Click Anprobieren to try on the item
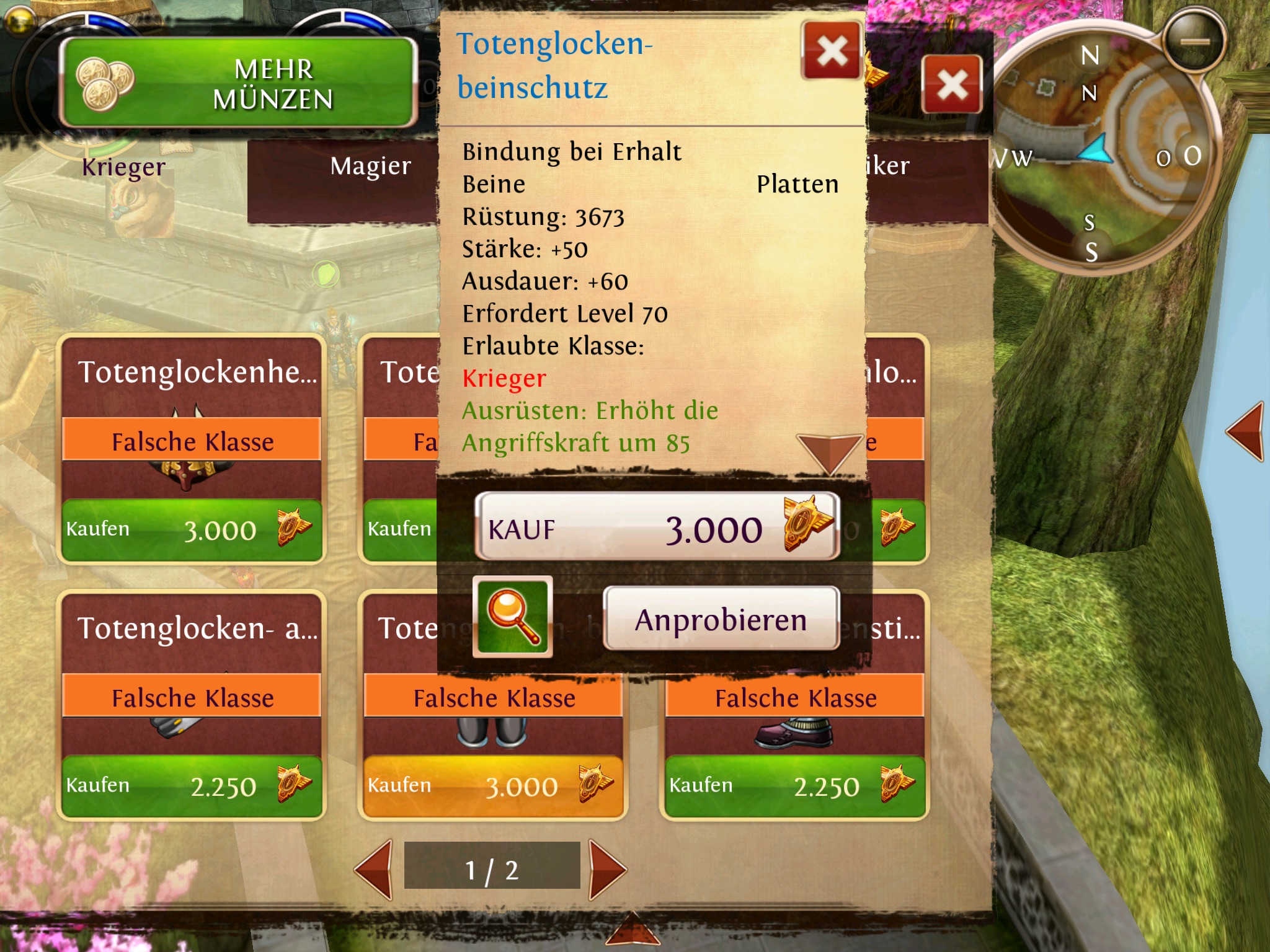 [x=721, y=619]
